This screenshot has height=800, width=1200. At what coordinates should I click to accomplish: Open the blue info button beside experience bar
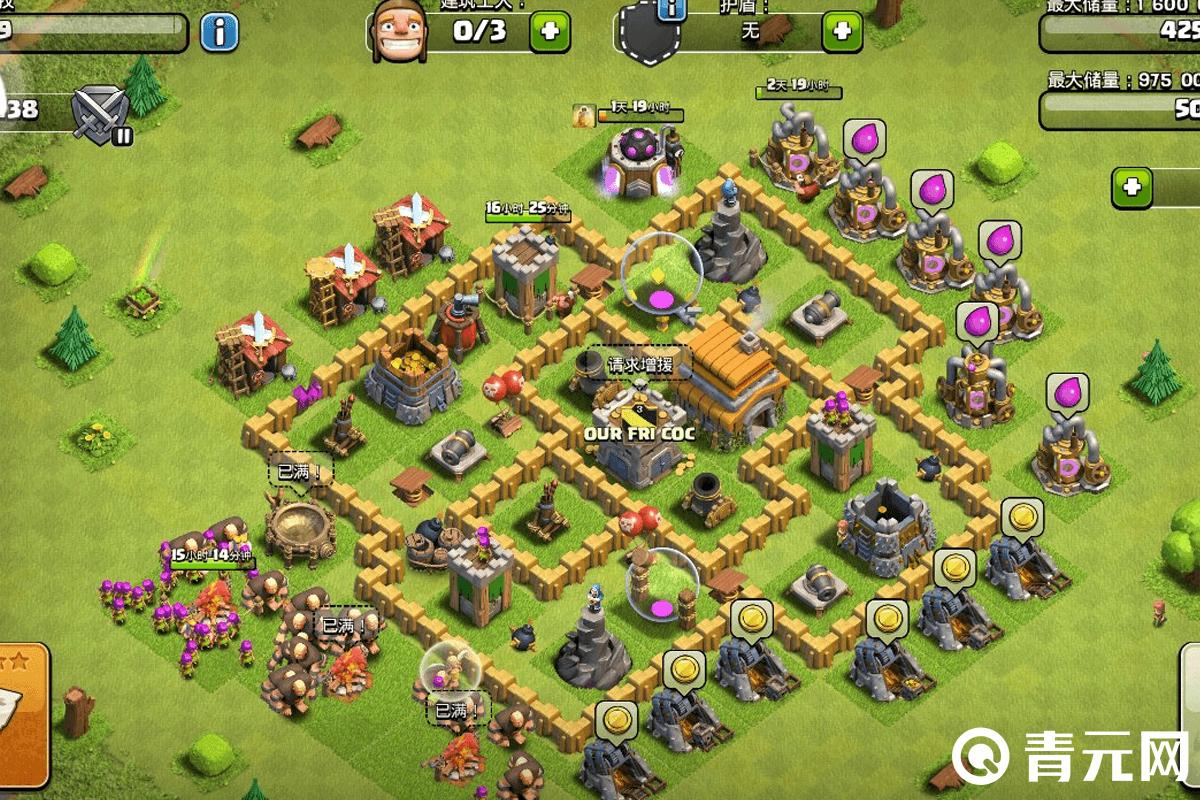(219, 32)
